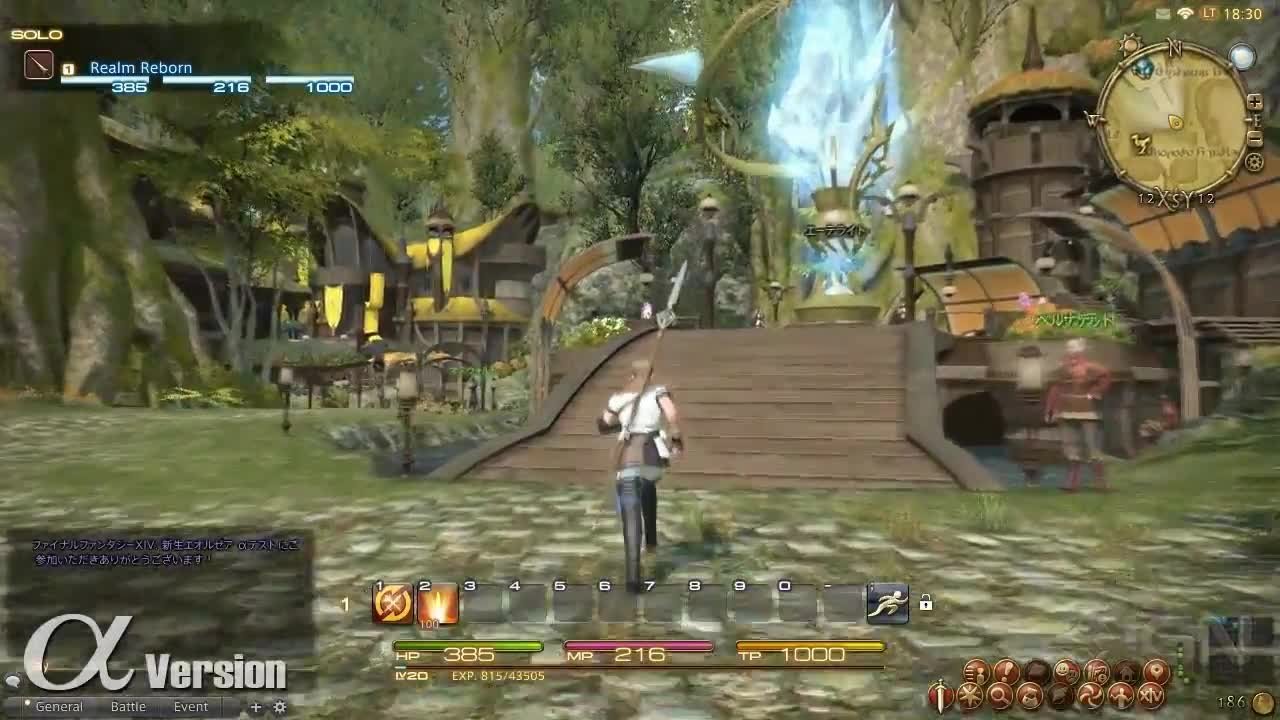Click the plus button to add a chat tab
Viewport: 1280px width, 720px height.
(258, 706)
